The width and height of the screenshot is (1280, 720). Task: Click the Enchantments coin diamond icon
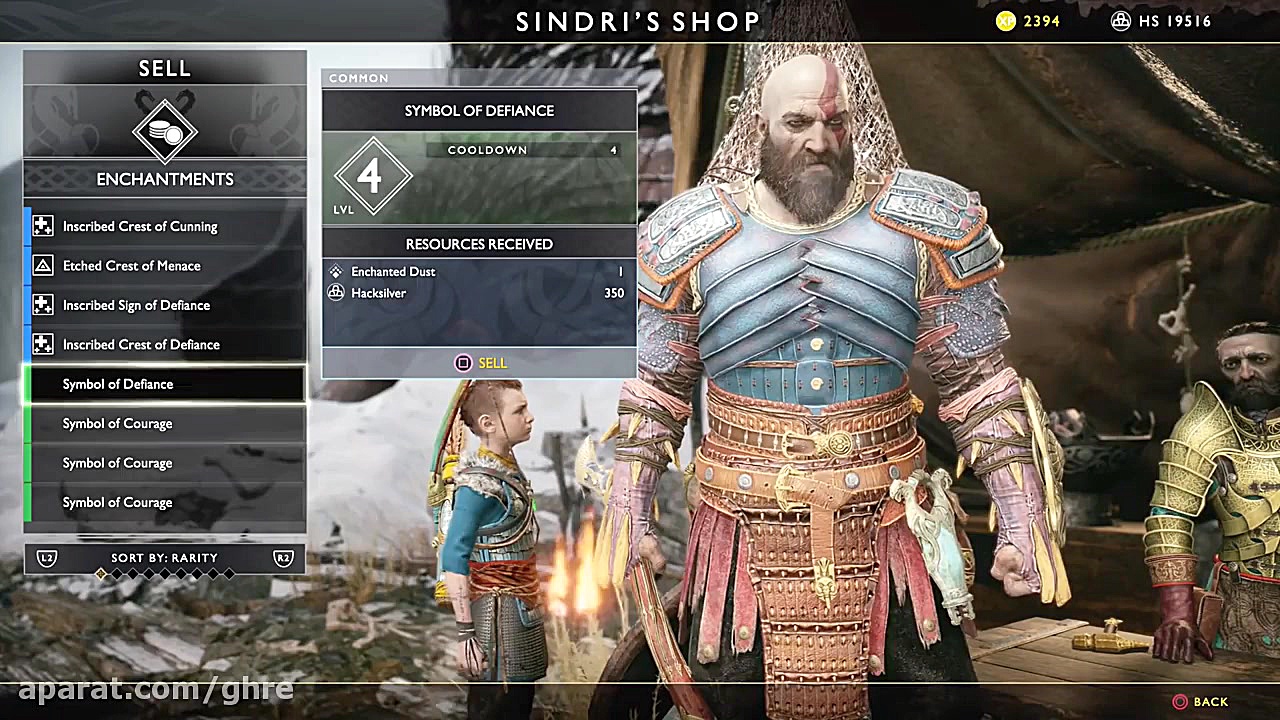(164, 130)
